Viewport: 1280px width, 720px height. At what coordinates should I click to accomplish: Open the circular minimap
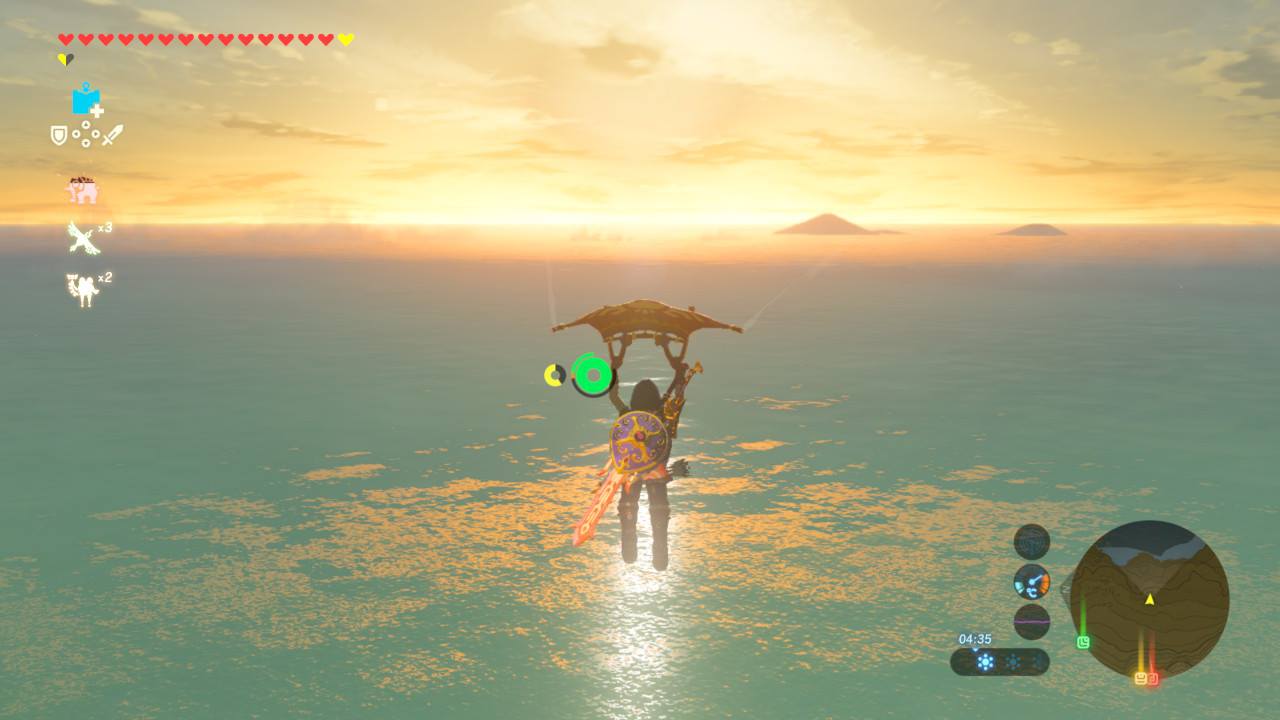click(1149, 599)
